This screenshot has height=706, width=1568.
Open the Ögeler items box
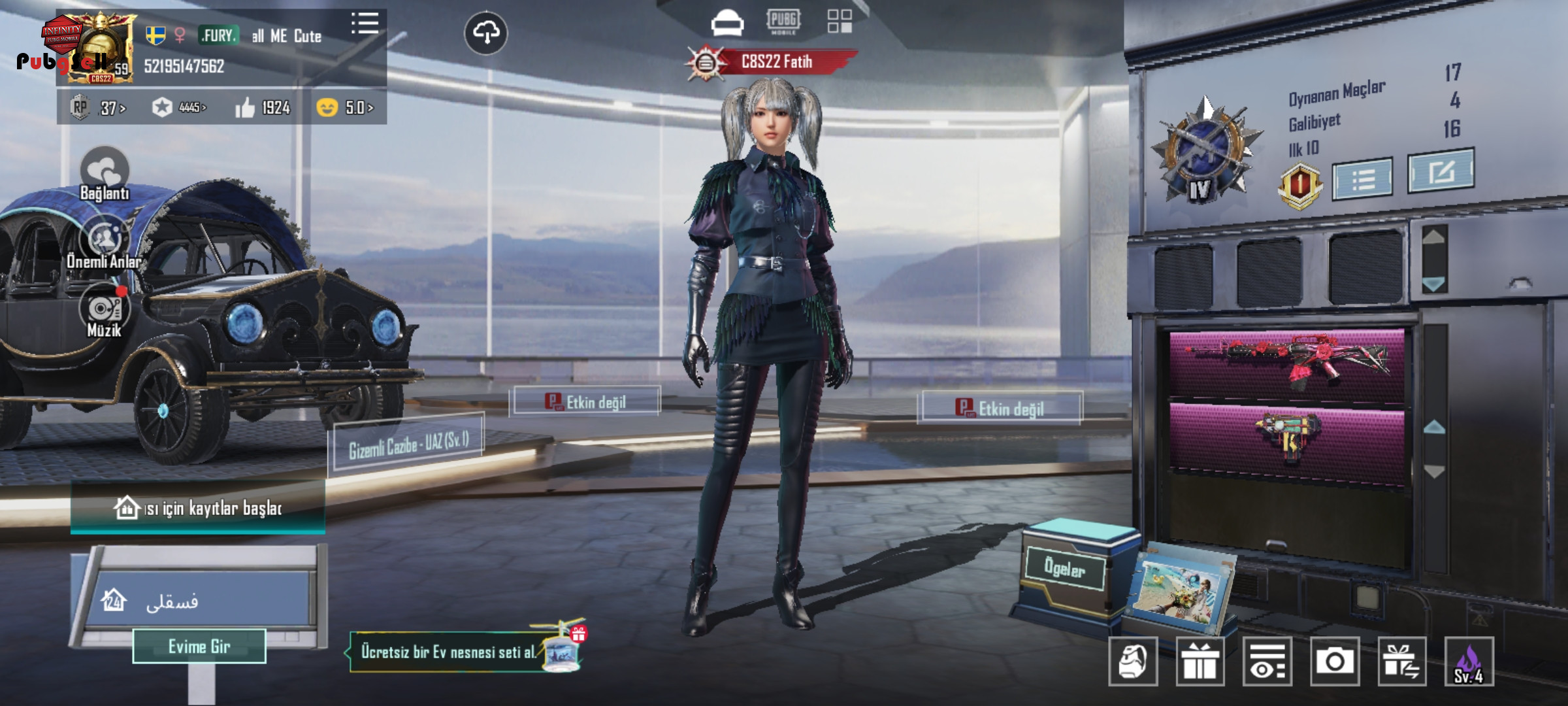(1065, 569)
